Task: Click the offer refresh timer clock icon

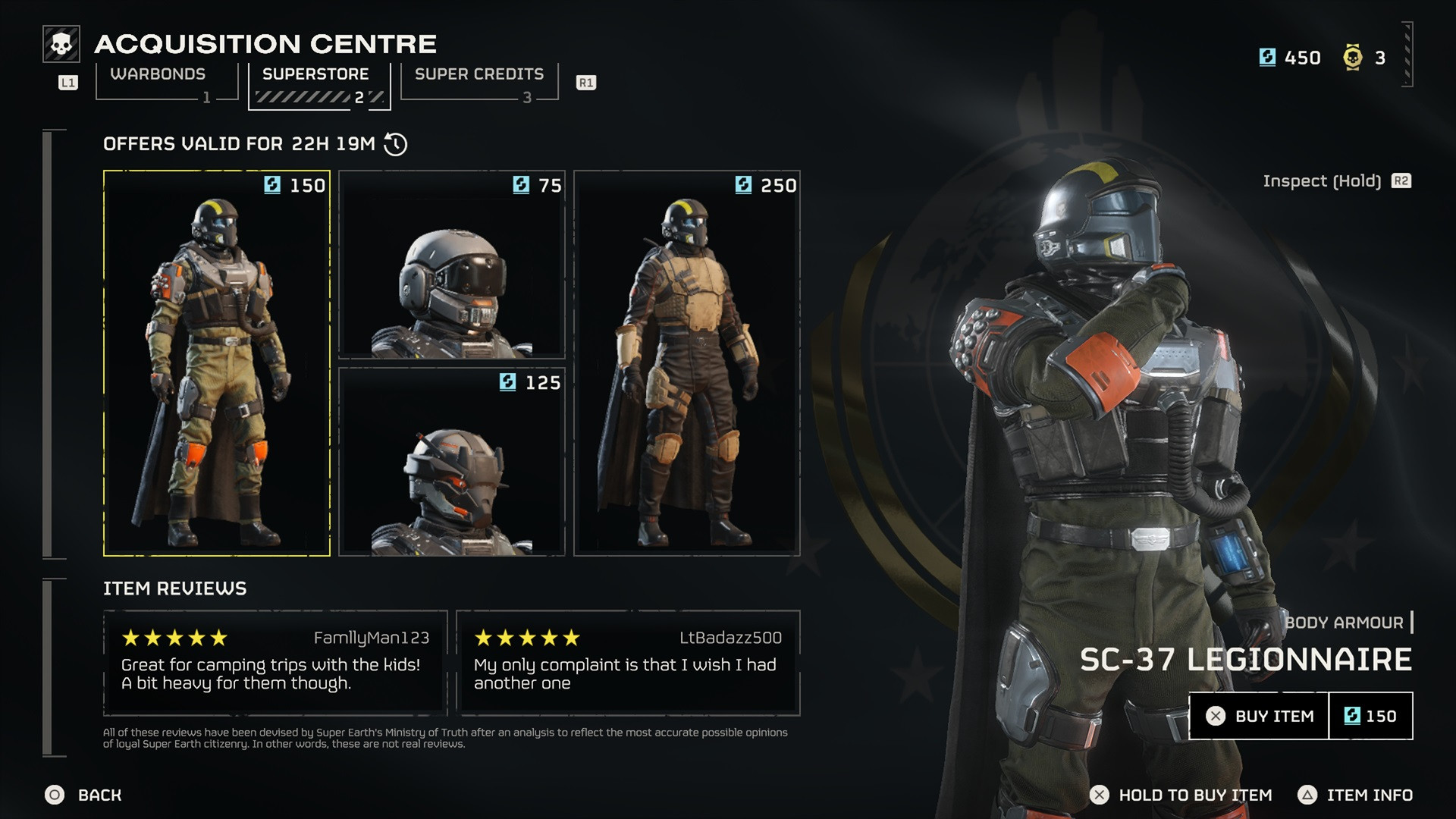Action: 394,144
